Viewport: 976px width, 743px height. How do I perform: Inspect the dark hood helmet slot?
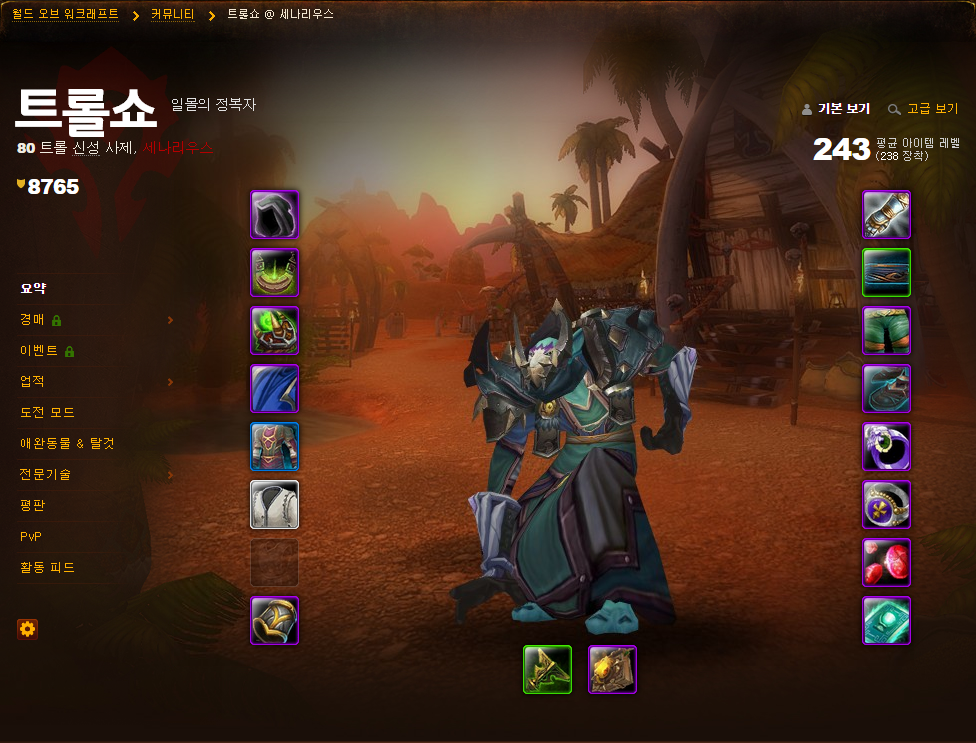[x=274, y=215]
